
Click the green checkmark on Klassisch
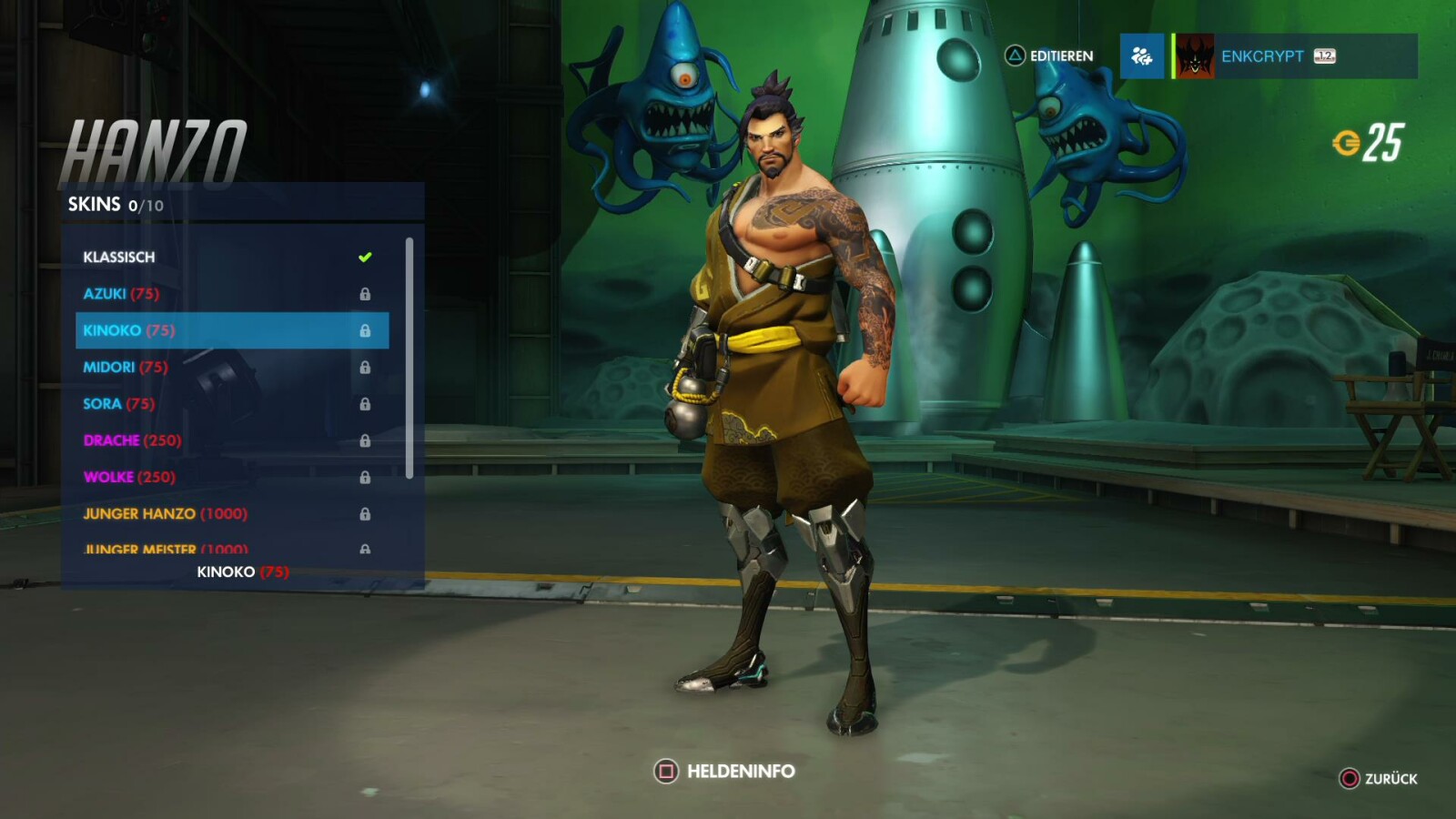(x=365, y=257)
